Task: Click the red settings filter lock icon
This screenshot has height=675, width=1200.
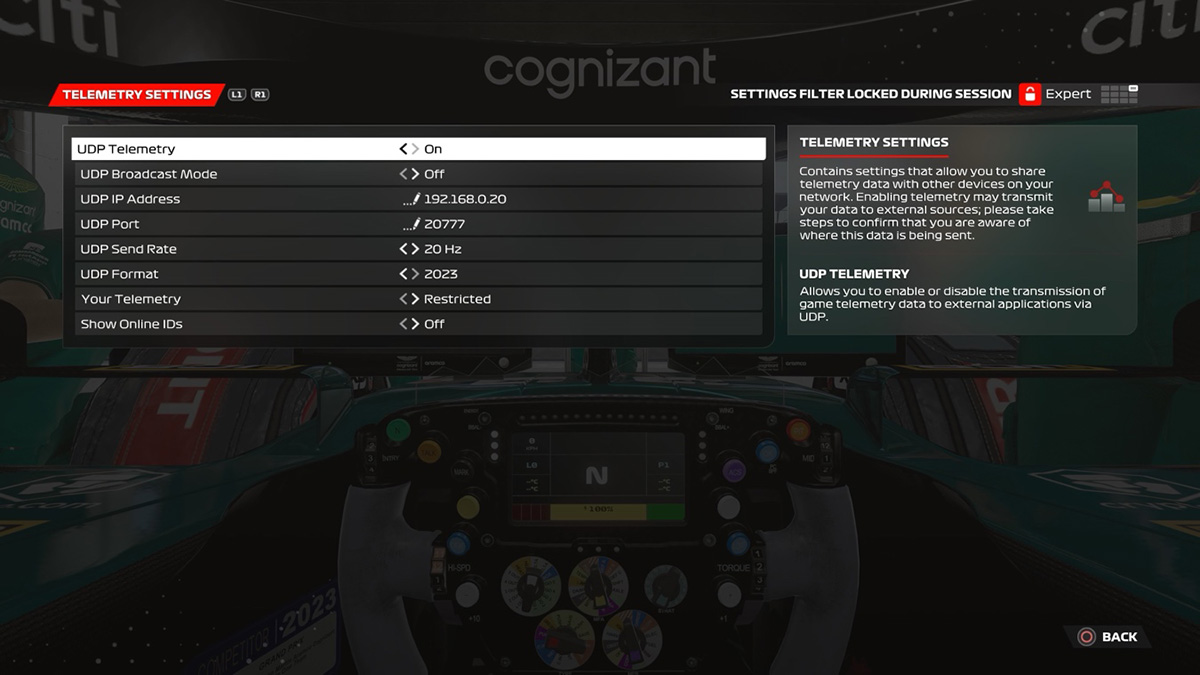Action: pos(1030,94)
